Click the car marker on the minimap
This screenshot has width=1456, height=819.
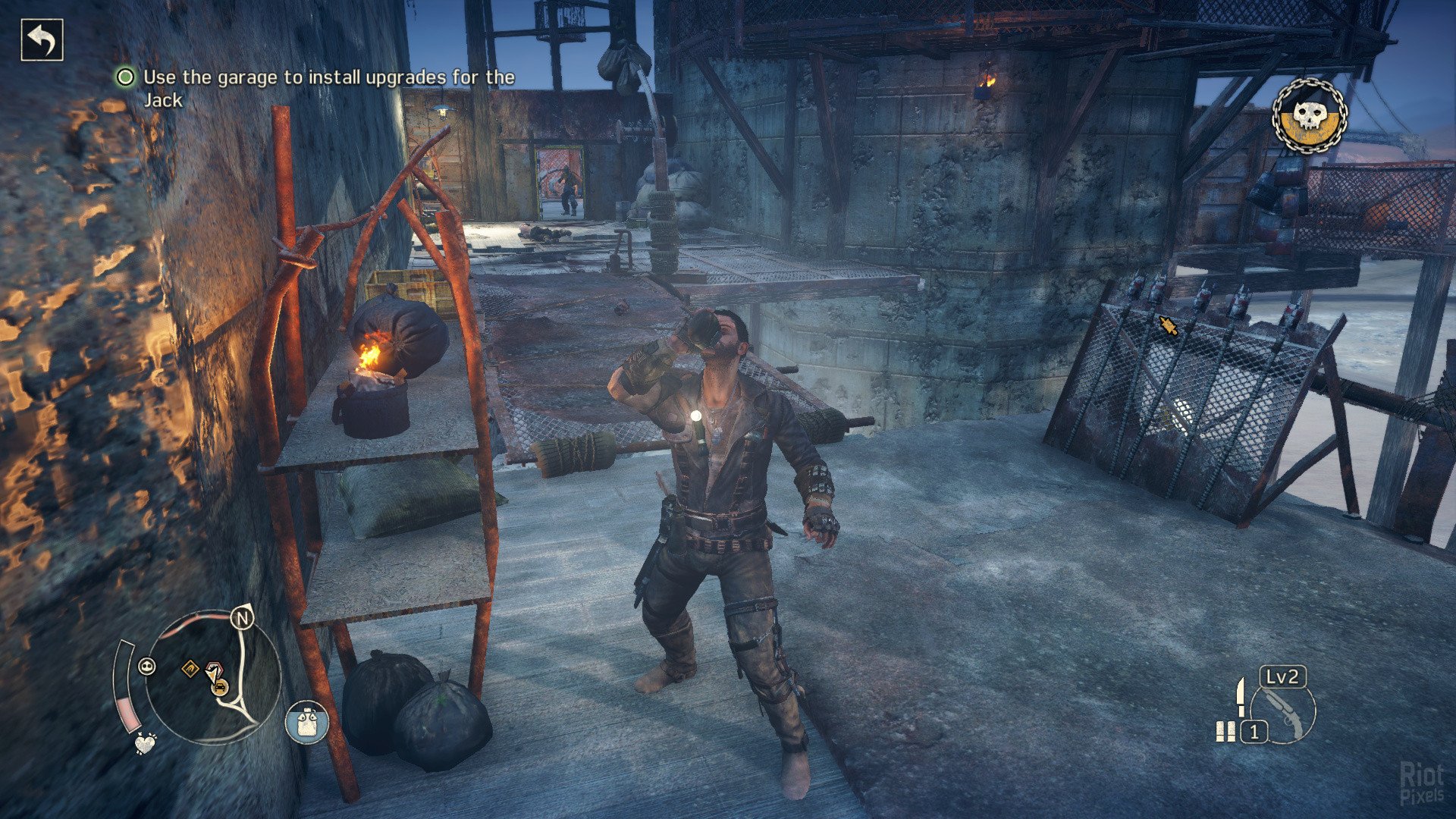click(221, 688)
